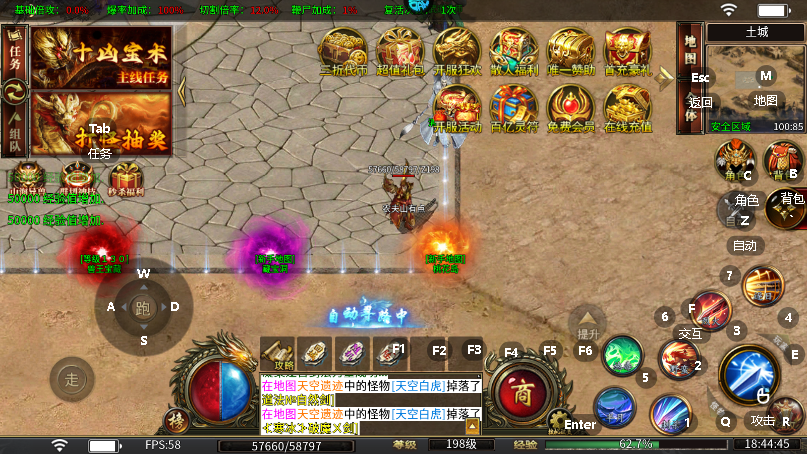This screenshot has width=807, height=454.
Task: Open the 首充豪礼 first-recharge reward
Action: coord(627,51)
